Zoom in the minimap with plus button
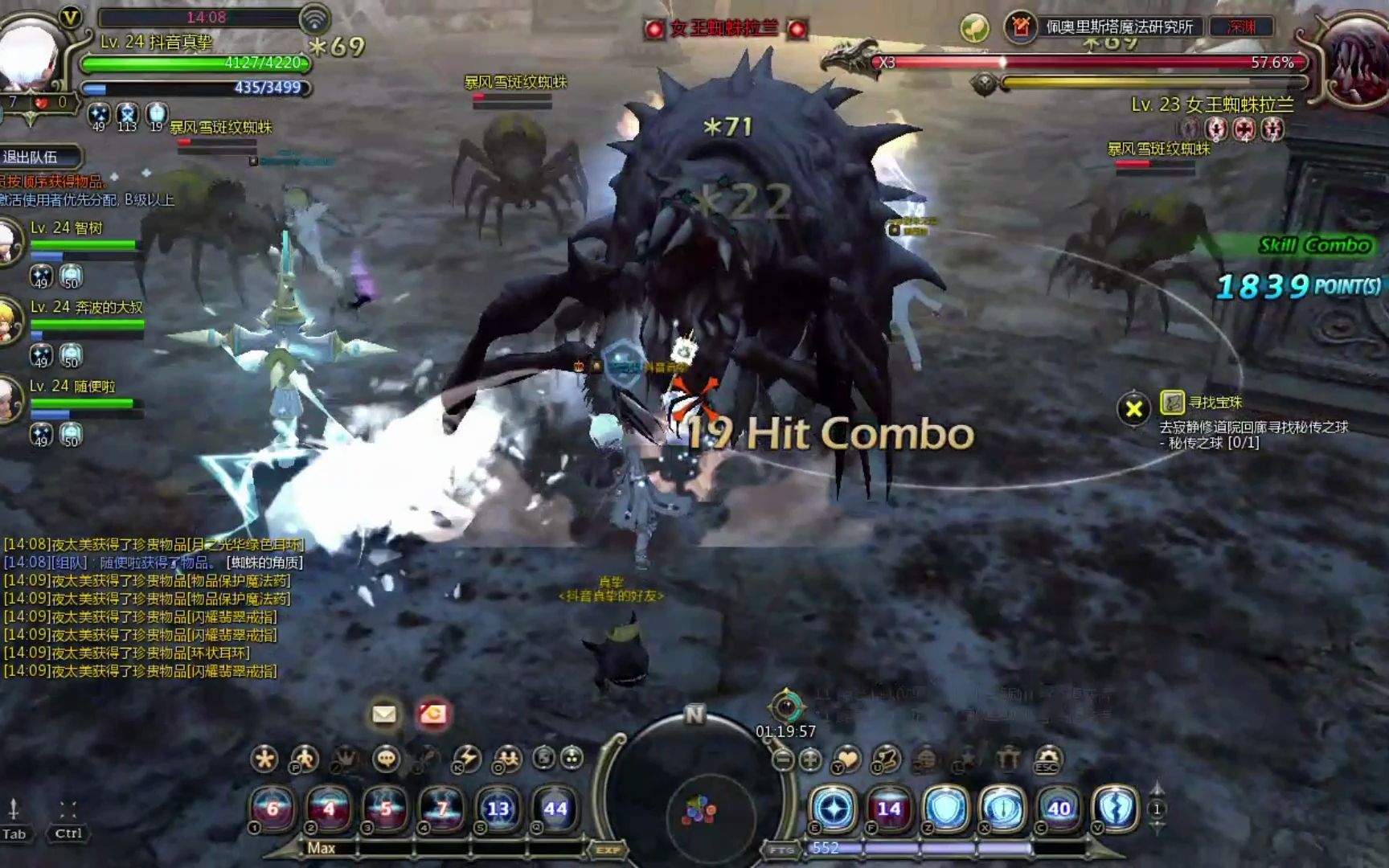1389x868 pixels. tap(810, 759)
